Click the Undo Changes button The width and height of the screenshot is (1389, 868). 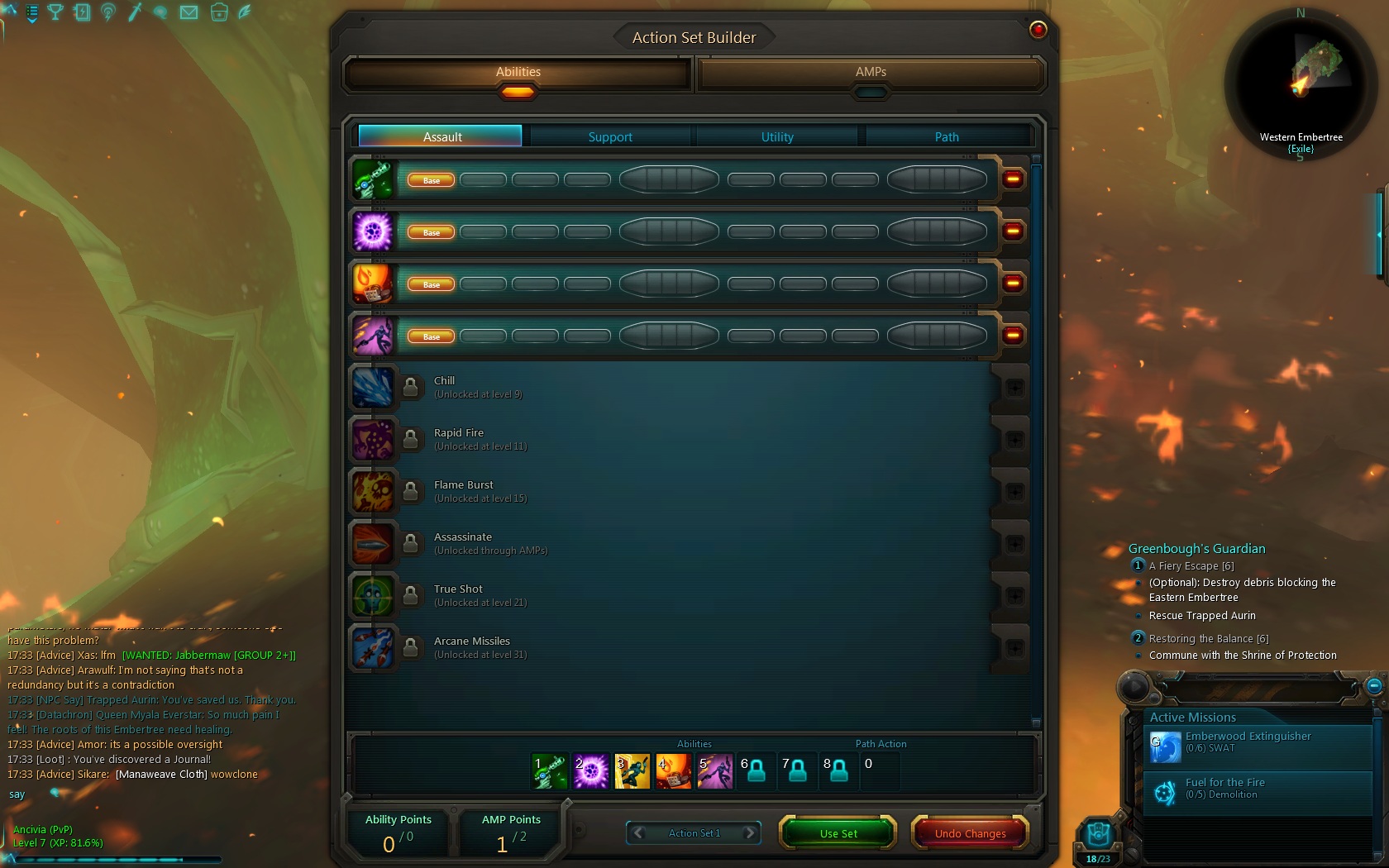coord(968,833)
